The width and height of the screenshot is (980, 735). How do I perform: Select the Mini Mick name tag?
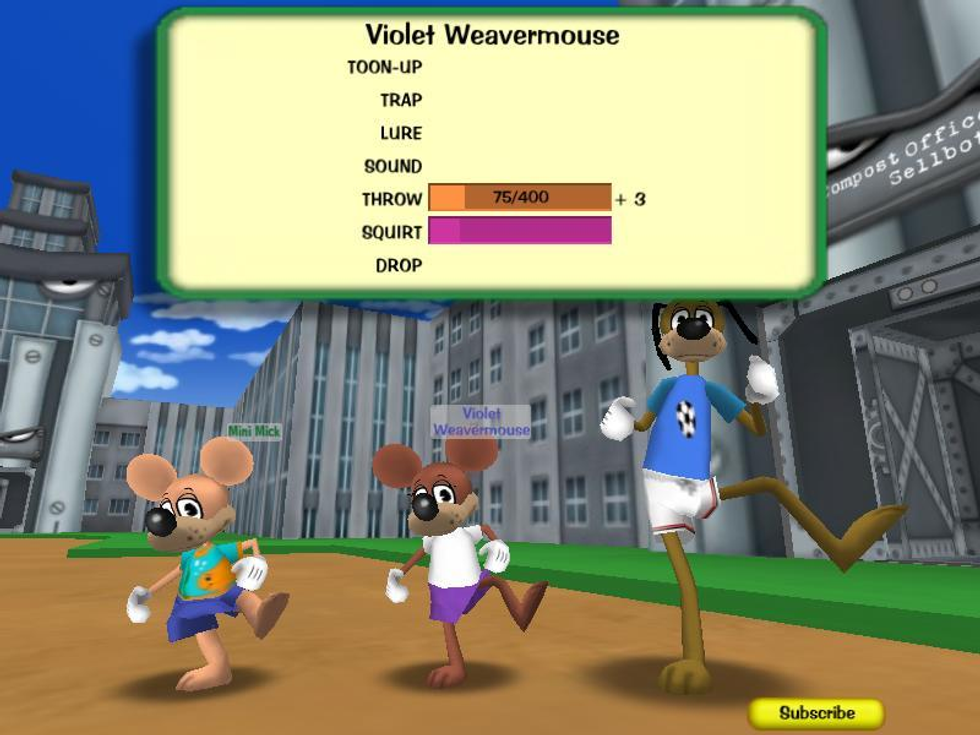tap(254, 431)
